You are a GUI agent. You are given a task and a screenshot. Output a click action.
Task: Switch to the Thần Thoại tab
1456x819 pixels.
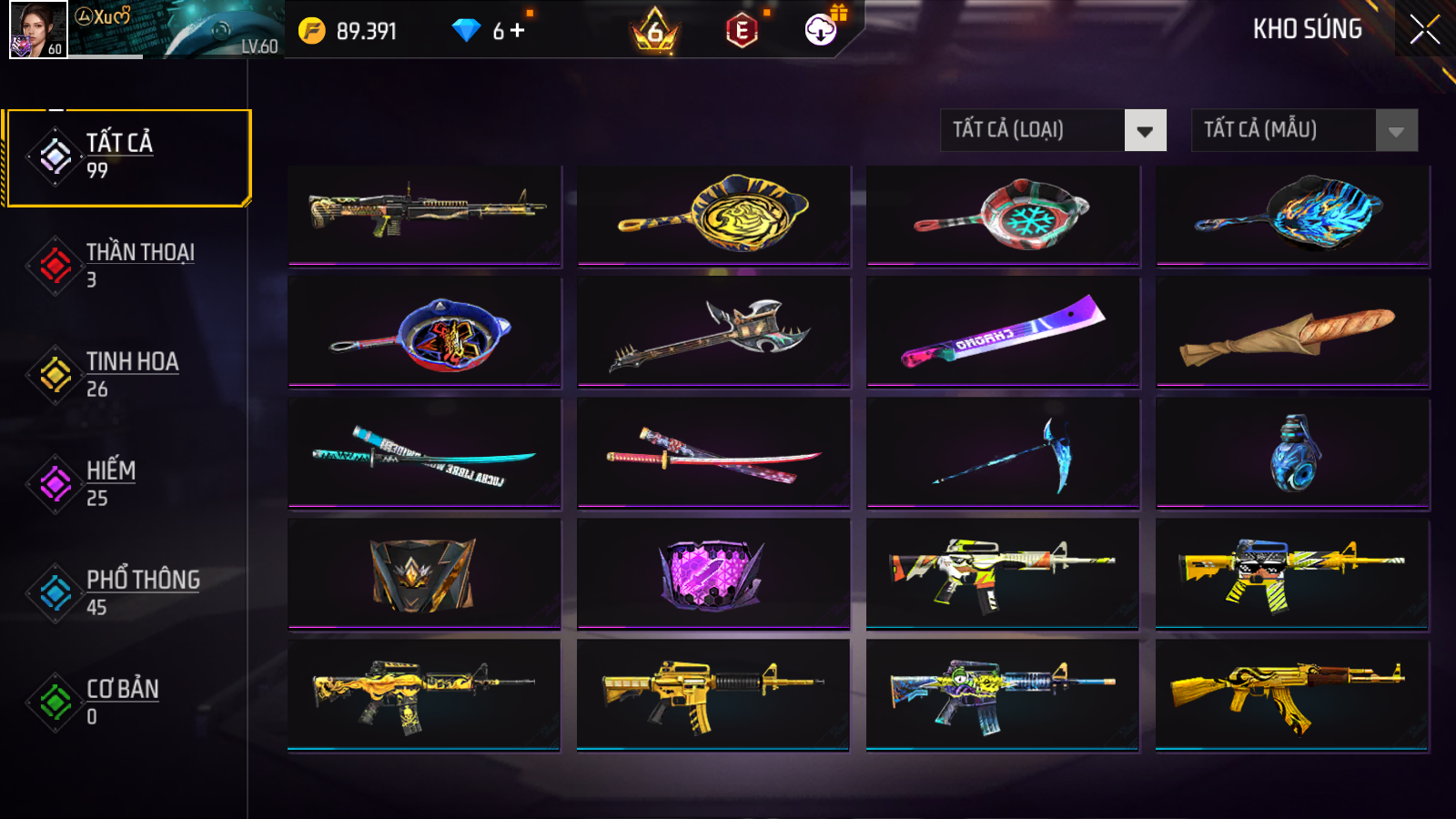[x=127, y=265]
